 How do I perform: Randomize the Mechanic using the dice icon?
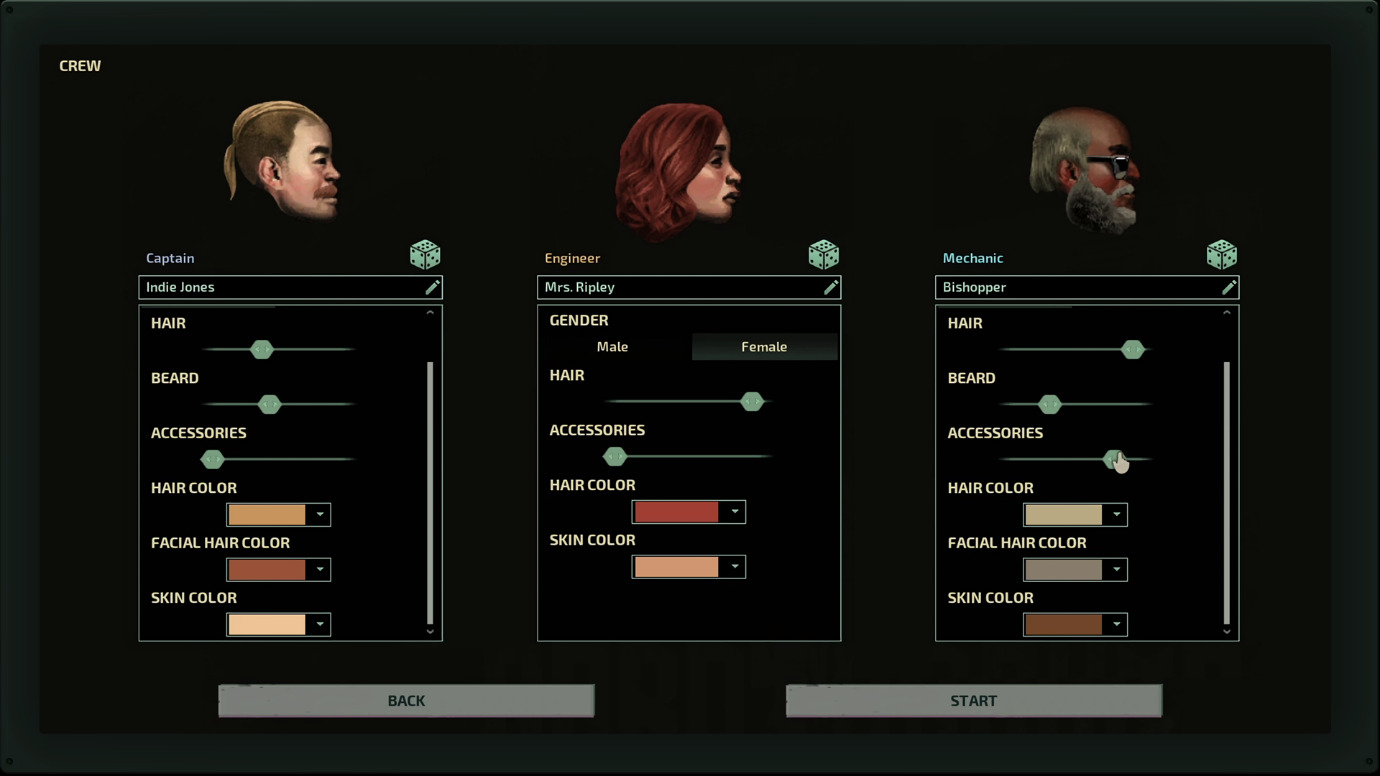1221,255
